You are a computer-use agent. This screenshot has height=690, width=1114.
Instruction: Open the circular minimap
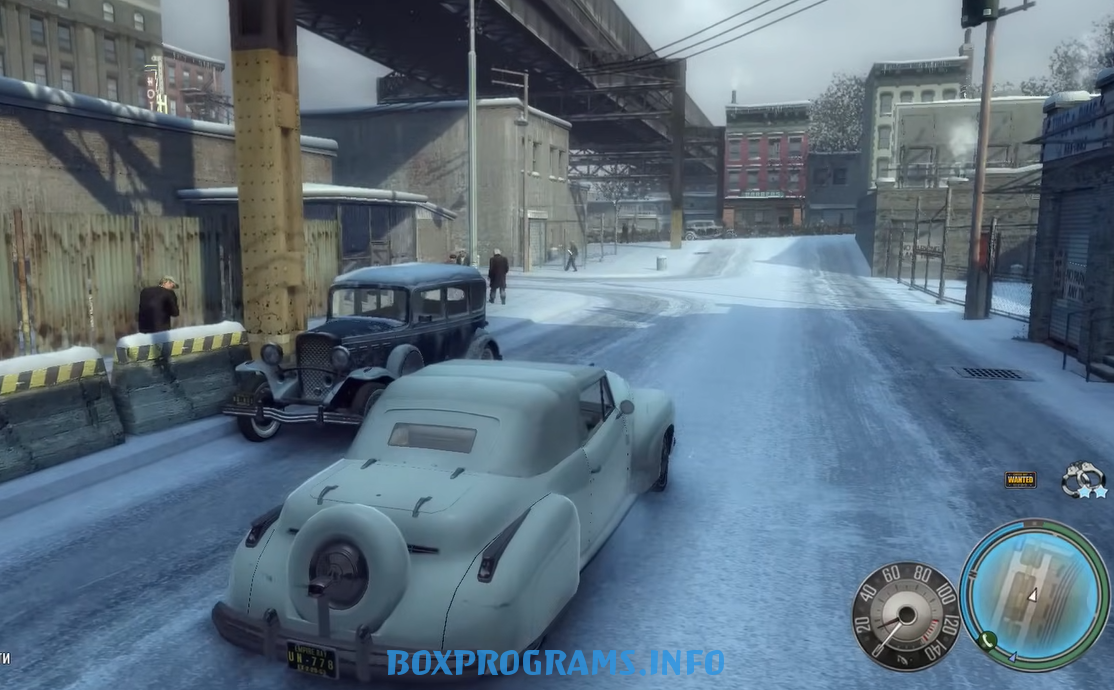[1034, 594]
